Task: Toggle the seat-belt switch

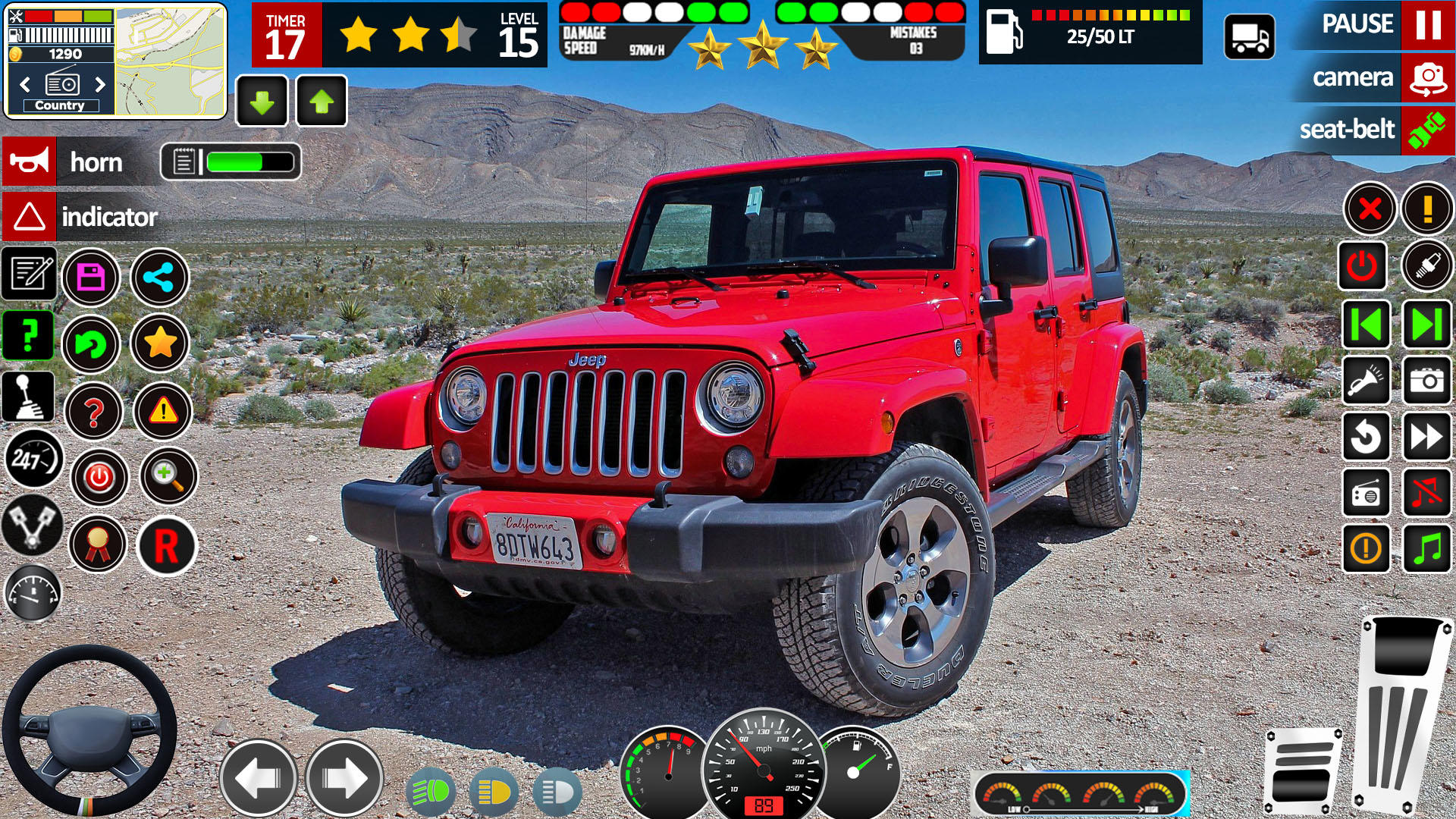Action: 1424,130
